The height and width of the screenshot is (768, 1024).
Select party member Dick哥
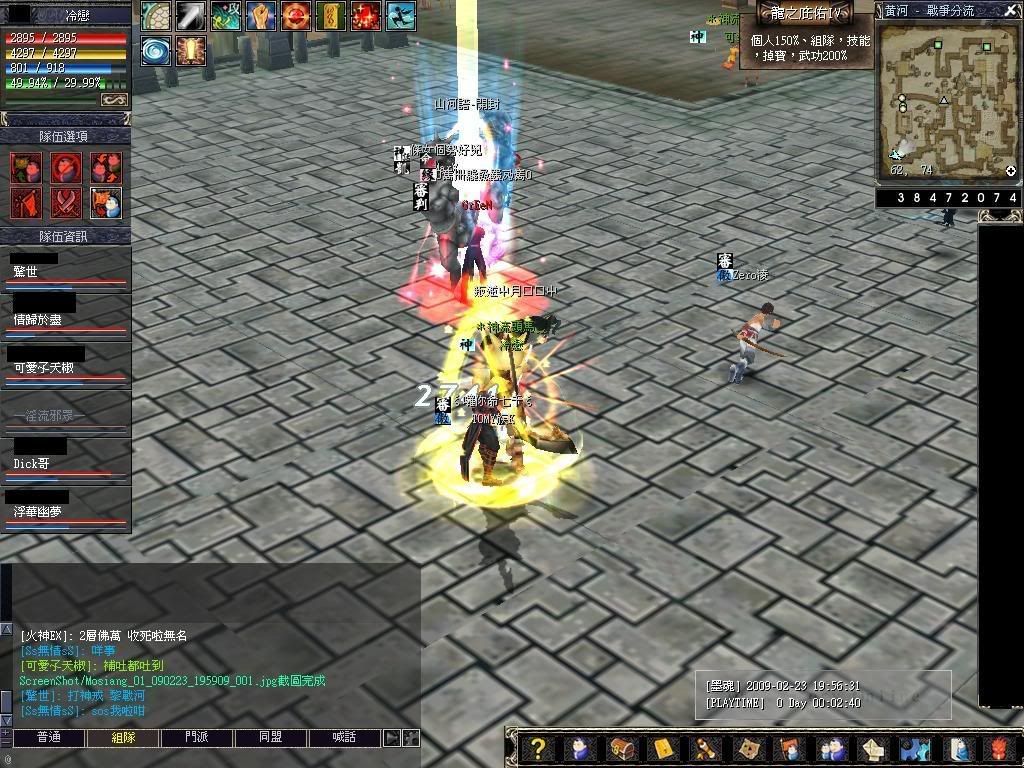[65, 464]
